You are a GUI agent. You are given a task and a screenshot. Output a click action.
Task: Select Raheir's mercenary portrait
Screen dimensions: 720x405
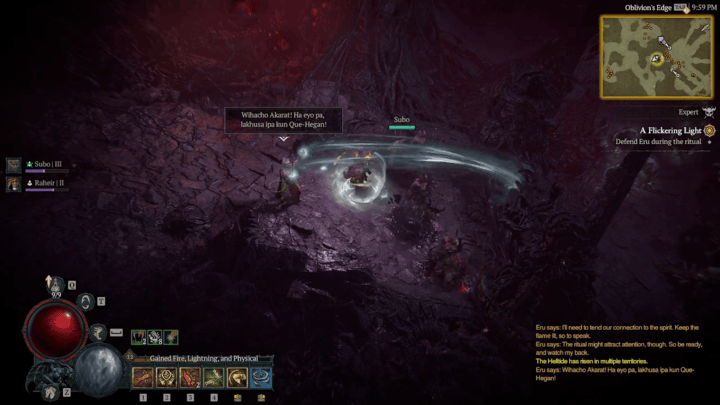point(14,183)
